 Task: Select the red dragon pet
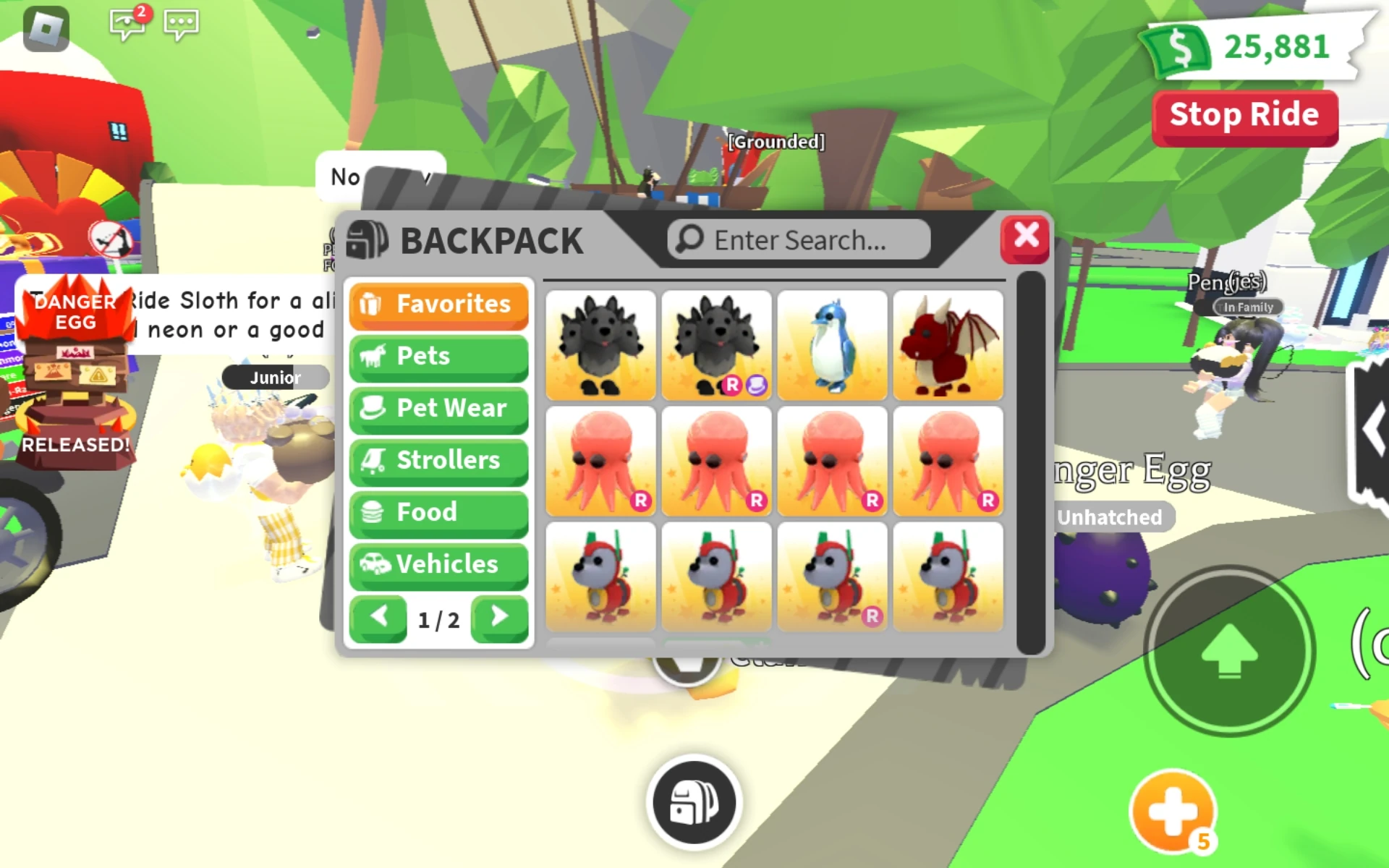point(948,346)
